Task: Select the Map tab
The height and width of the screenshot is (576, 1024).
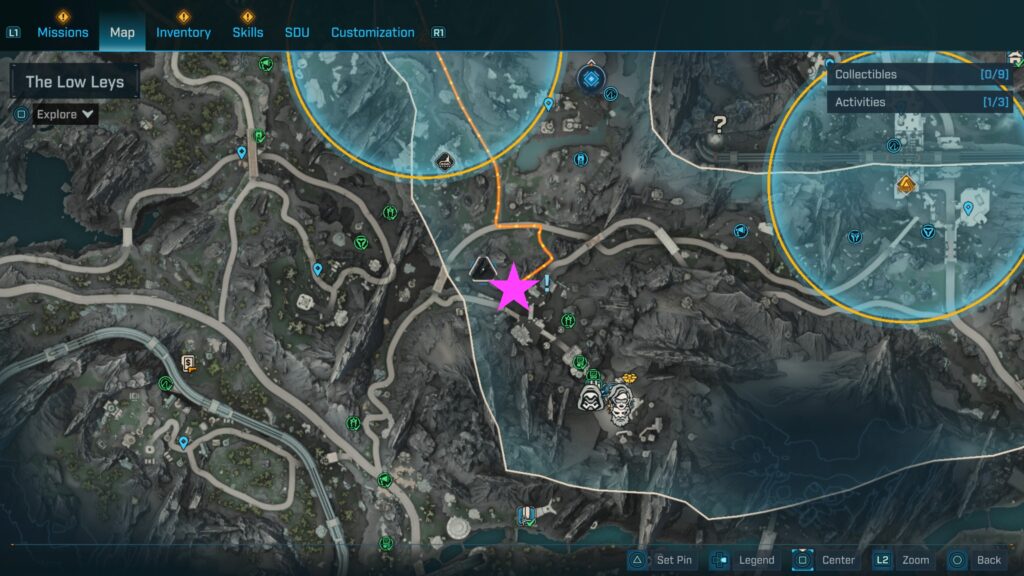Action: (x=122, y=32)
